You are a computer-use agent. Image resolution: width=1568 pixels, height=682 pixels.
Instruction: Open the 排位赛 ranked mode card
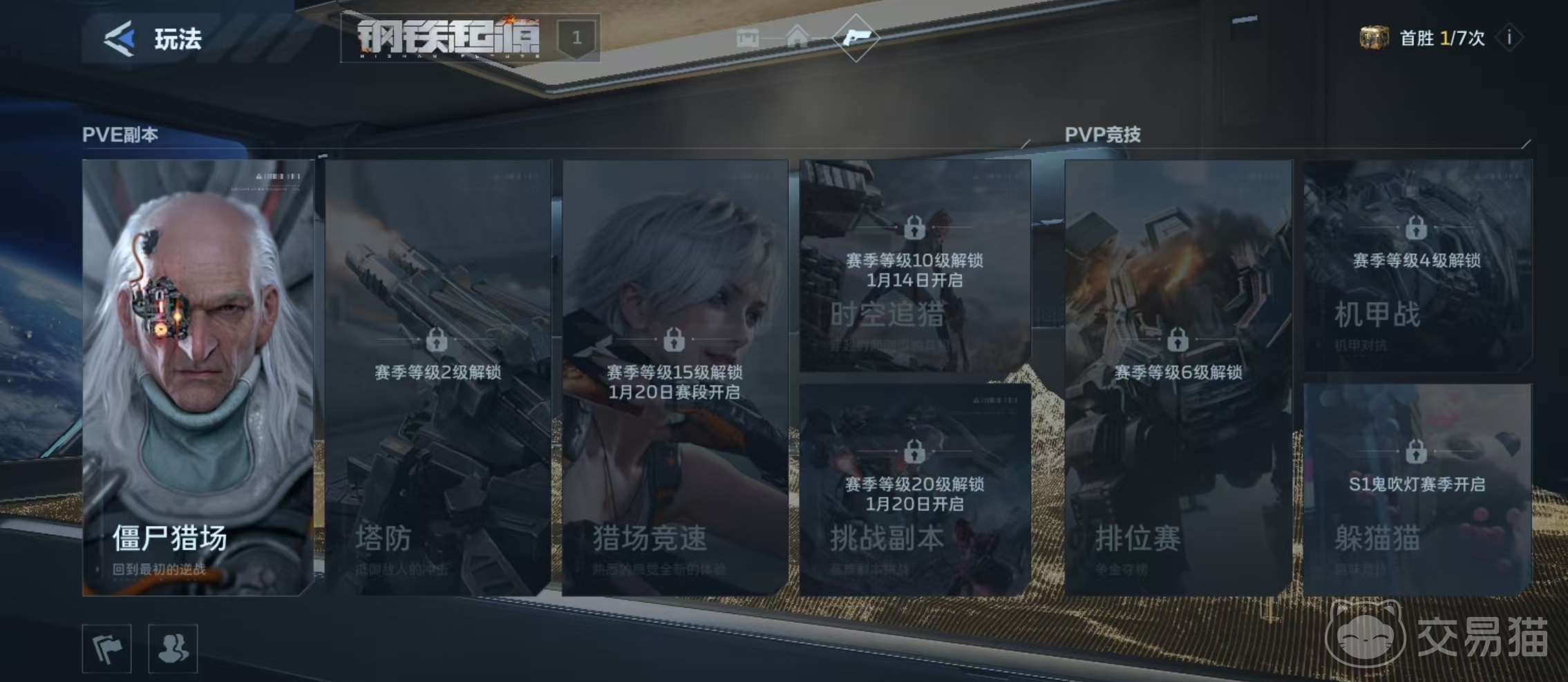[1178, 377]
